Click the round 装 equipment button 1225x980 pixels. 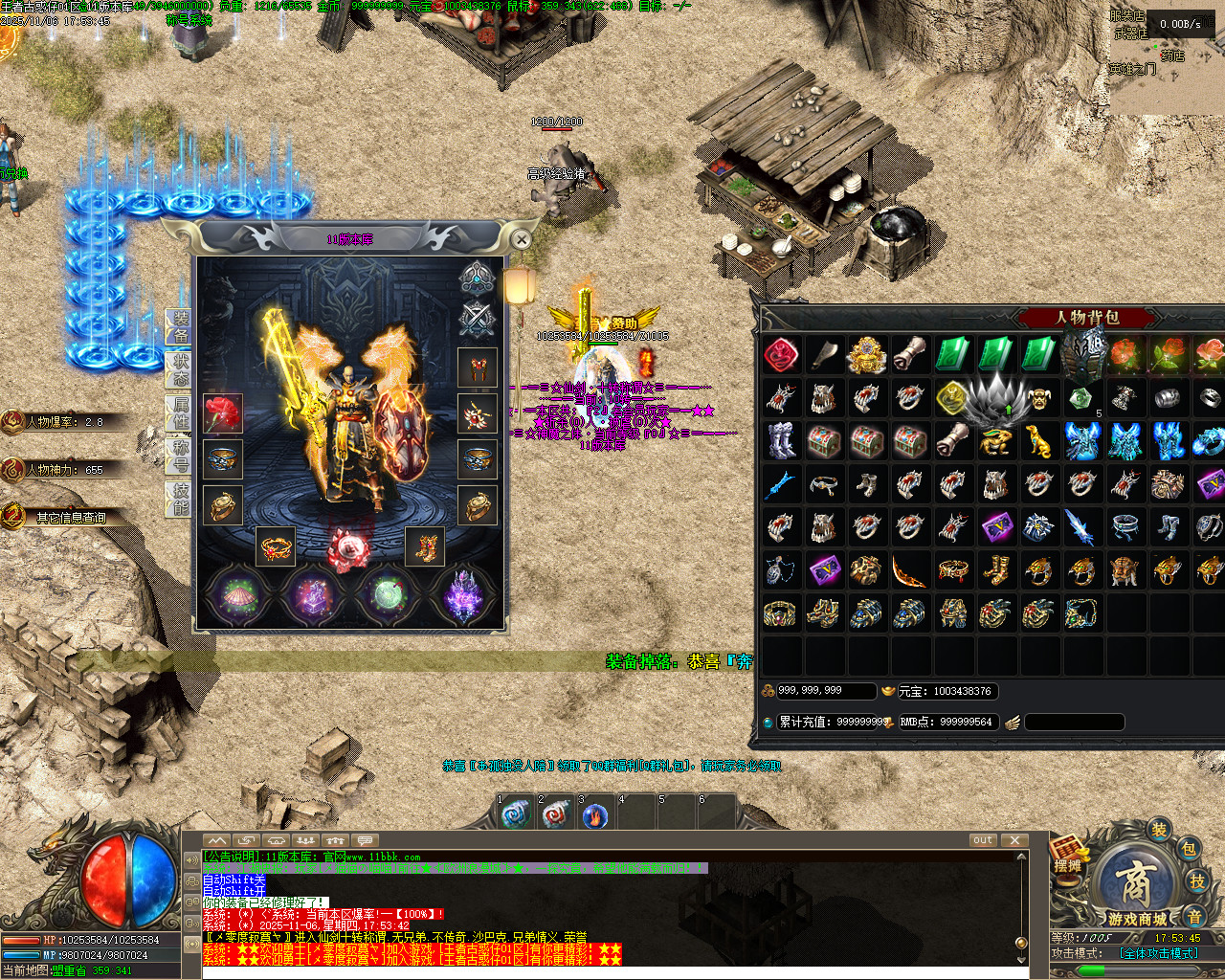pyautogui.click(x=1159, y=830)
